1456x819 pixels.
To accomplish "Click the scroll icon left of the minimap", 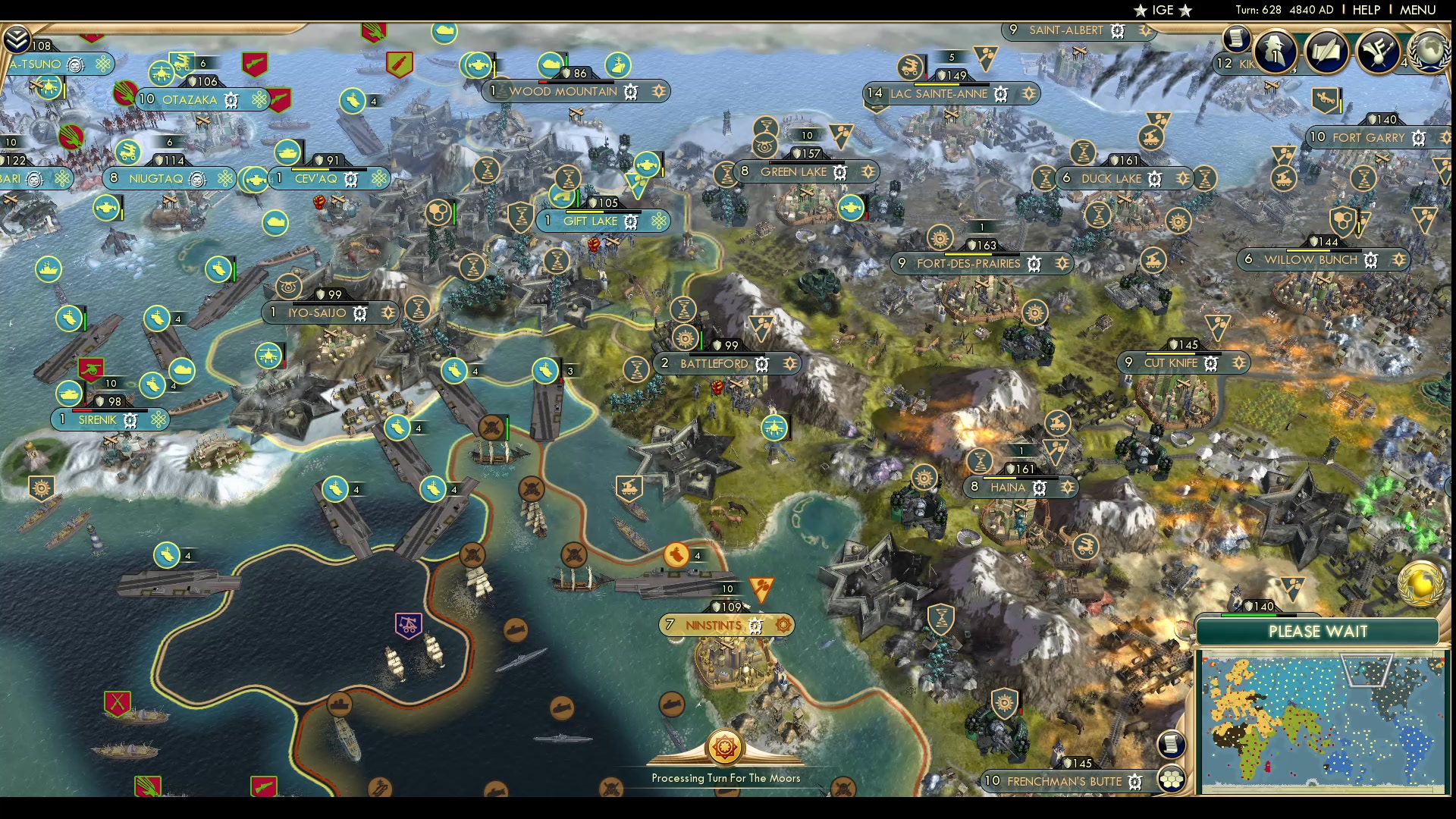I will 1171,743.
